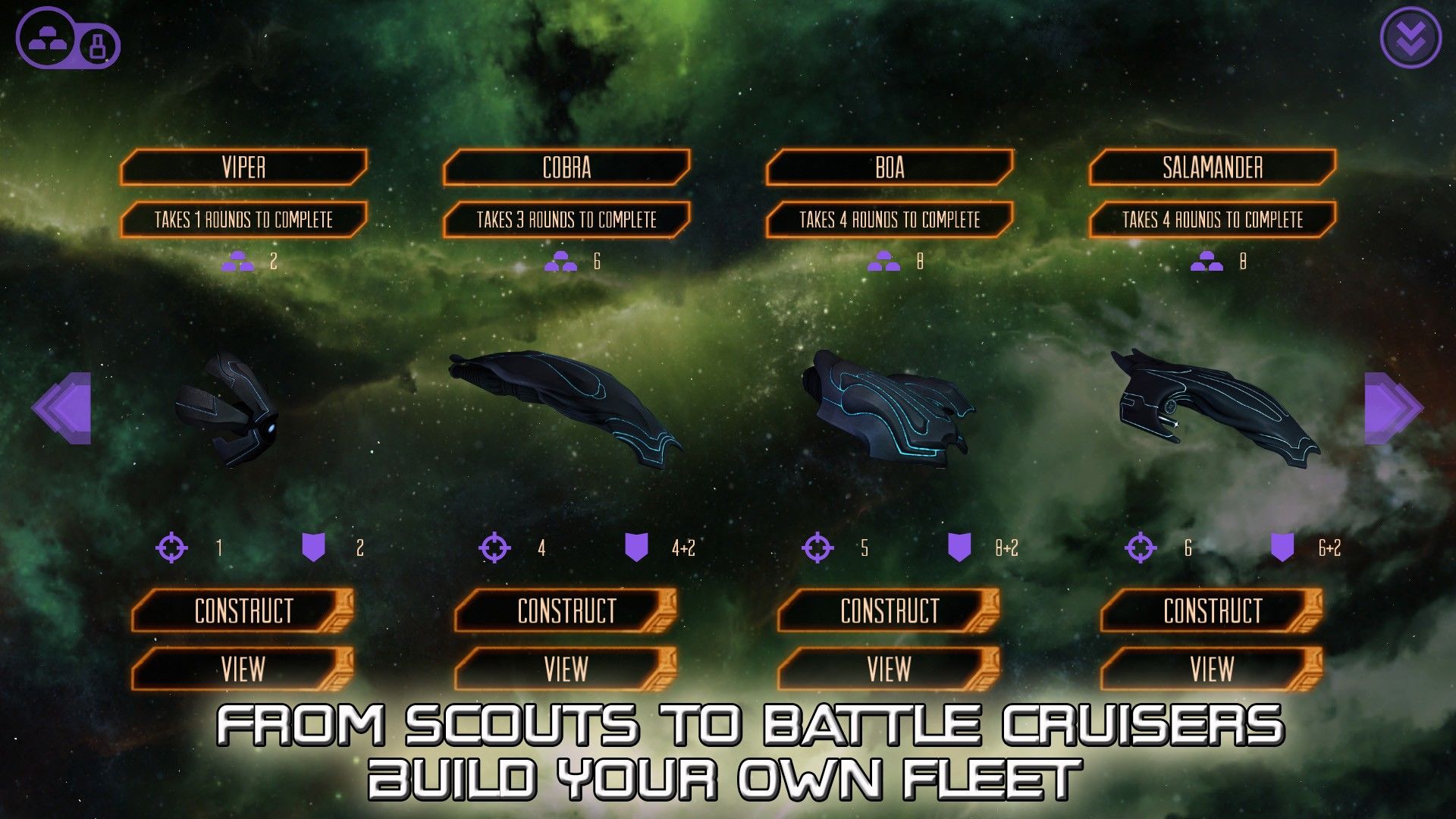View the Salamander ship details
Image resolution: width=1456 pixels, height=819 pixels.
(1212, 669)
